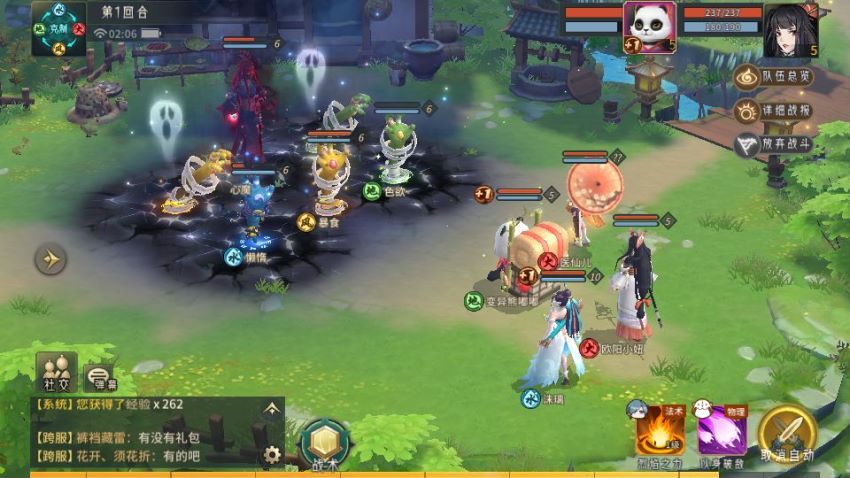Cancel auto-battle with the crossed swords button
The image size is (850, 478).
click(786, 434)
